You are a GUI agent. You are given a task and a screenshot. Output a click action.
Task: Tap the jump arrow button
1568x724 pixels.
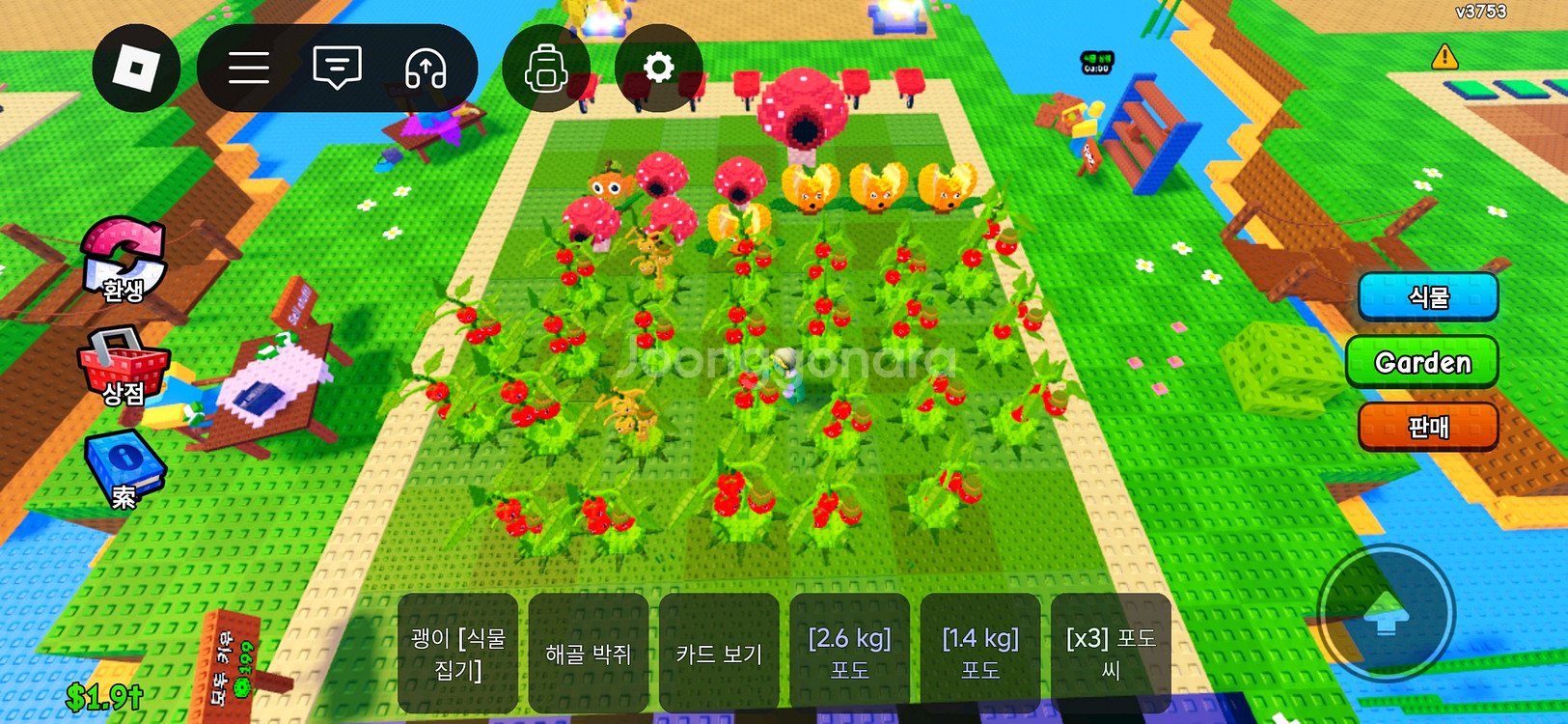coord(1386,613)
